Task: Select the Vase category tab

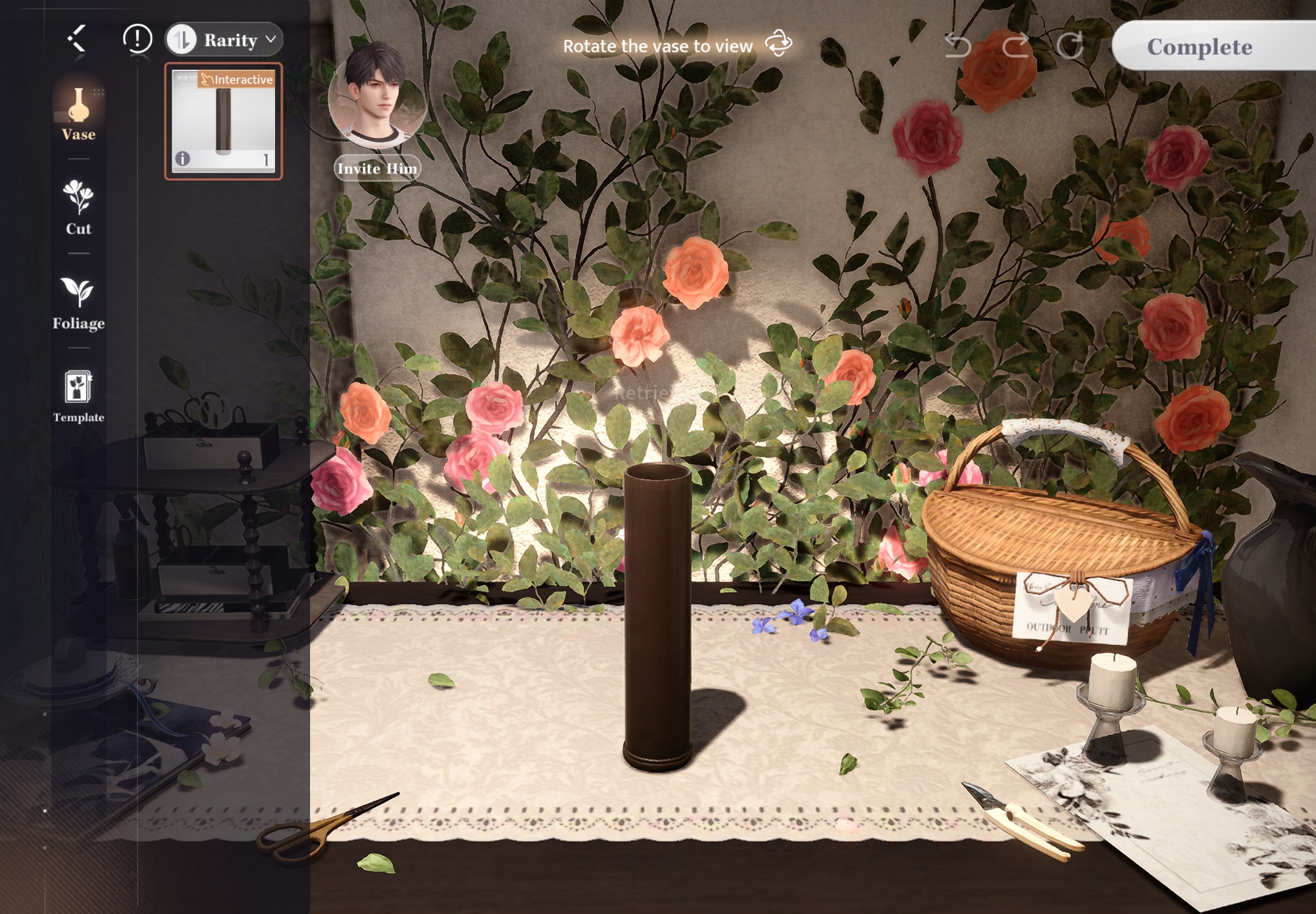Action: pos(78,114)
